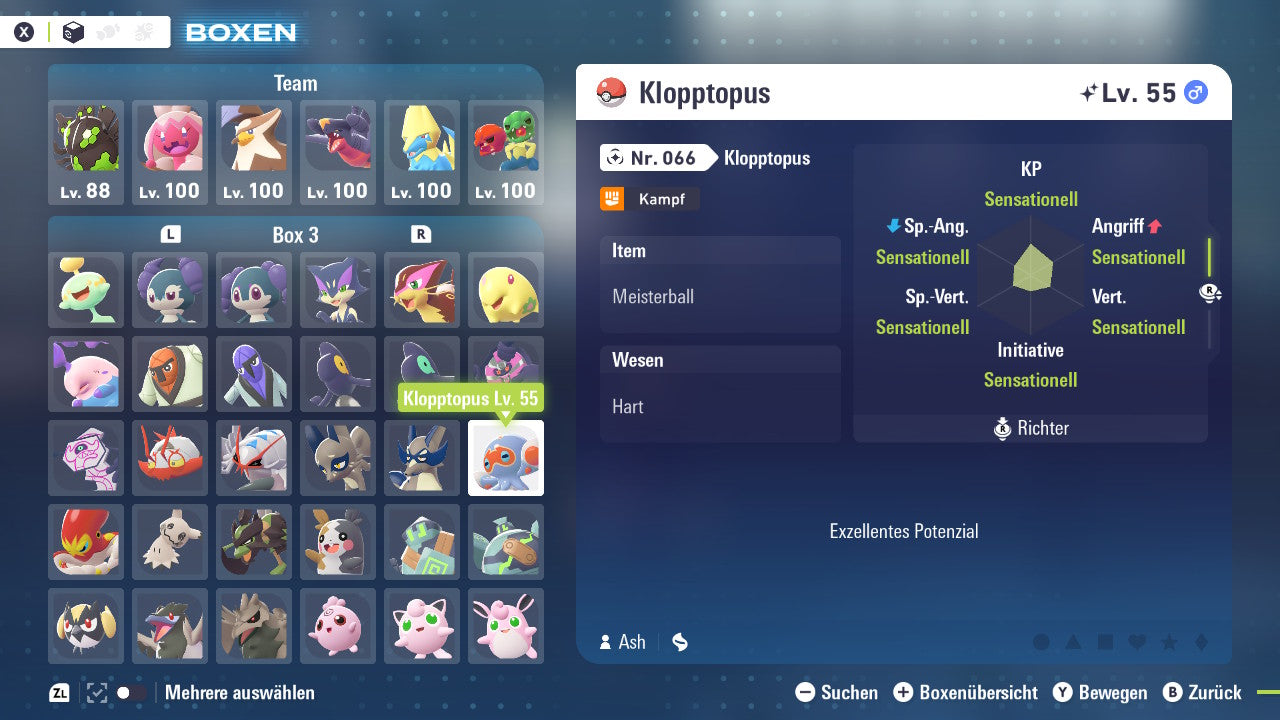The image size is (1280, 720).
Task: Select the Igglybuff slot in the box
Action: point(338,626)
